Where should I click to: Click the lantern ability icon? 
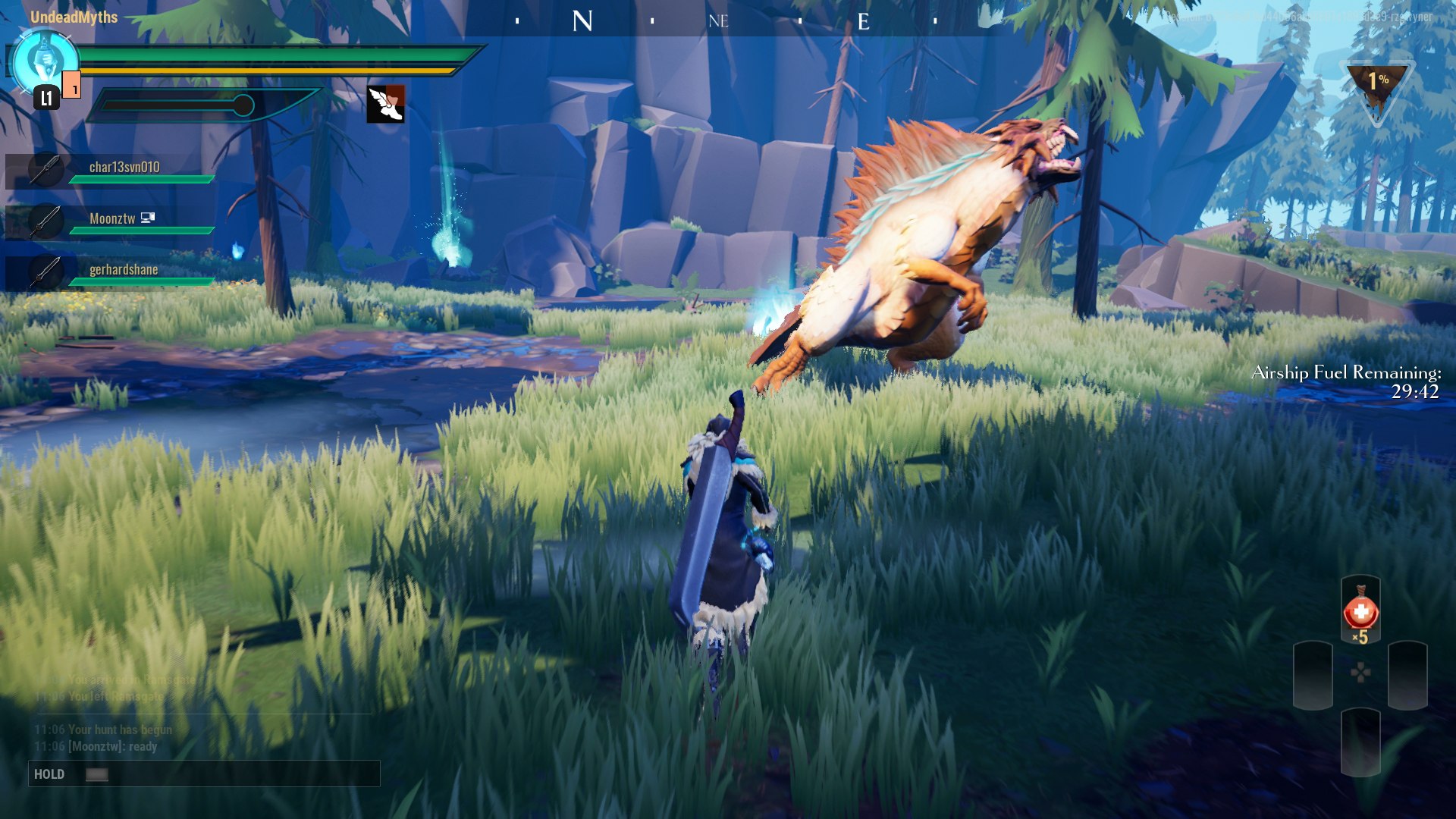pyautogui.click(x=45, y=62)
